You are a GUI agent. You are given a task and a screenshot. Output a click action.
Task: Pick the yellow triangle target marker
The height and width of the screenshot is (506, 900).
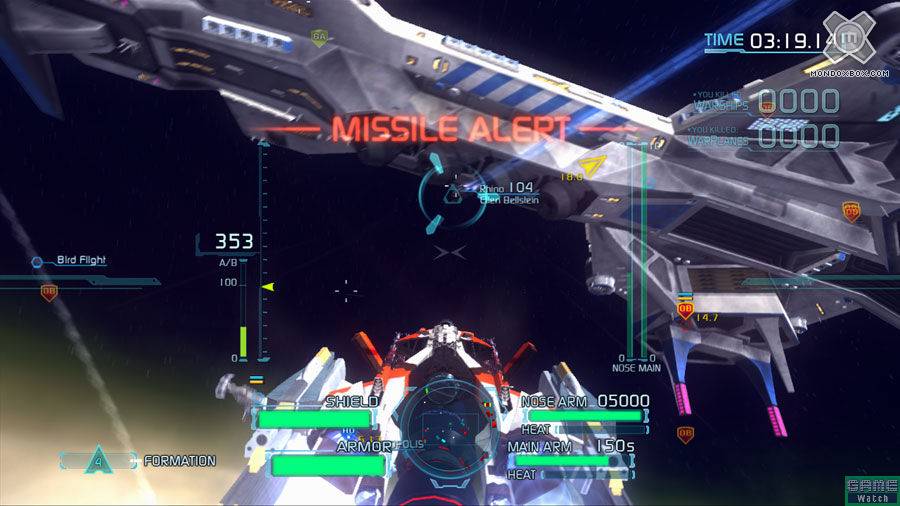click(592, 166)
